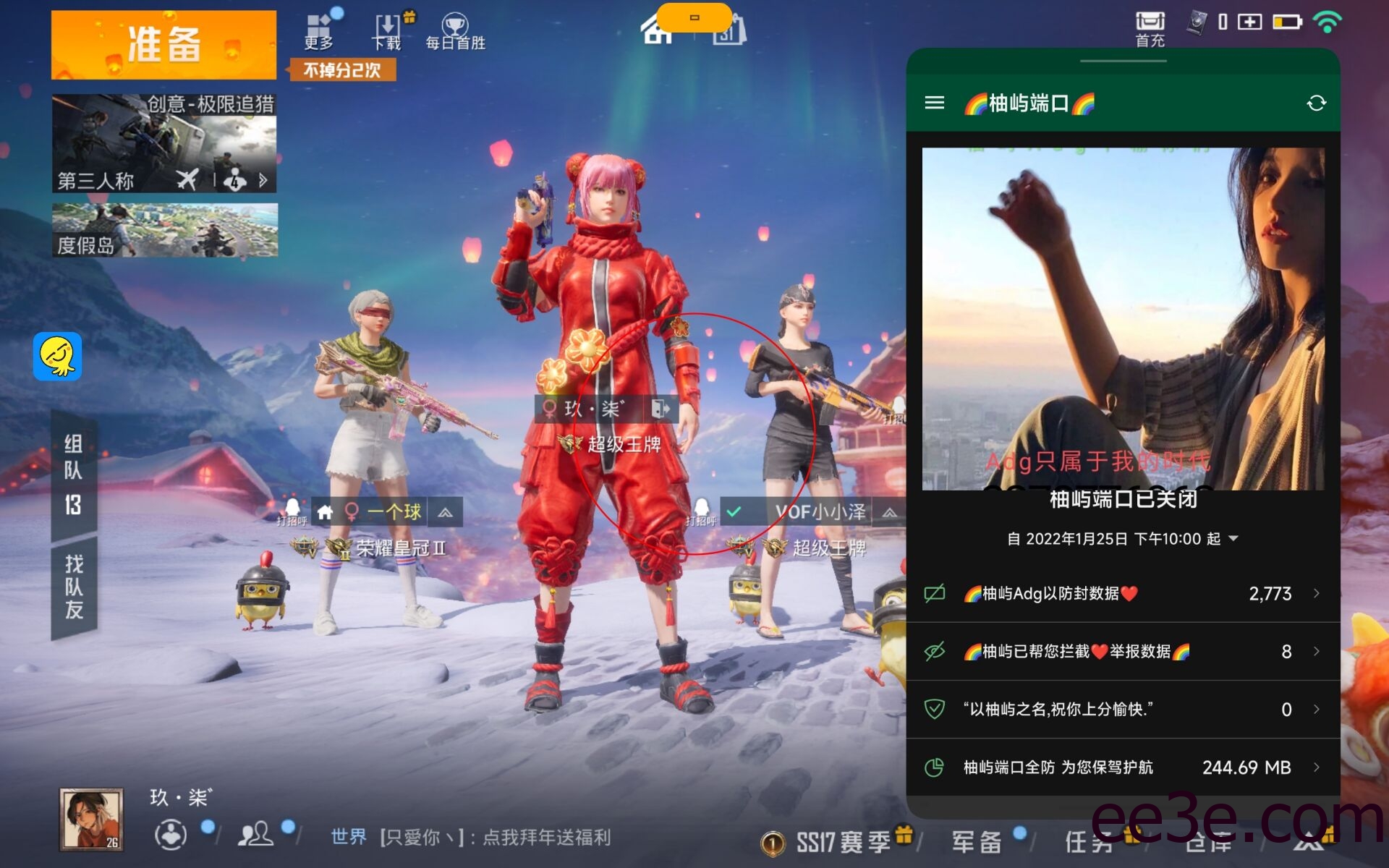Viewport: 1389px width, 868px height.
Task: Open the date dropdown under 柚屿端口已关闭
Action: coord(1233,538)
